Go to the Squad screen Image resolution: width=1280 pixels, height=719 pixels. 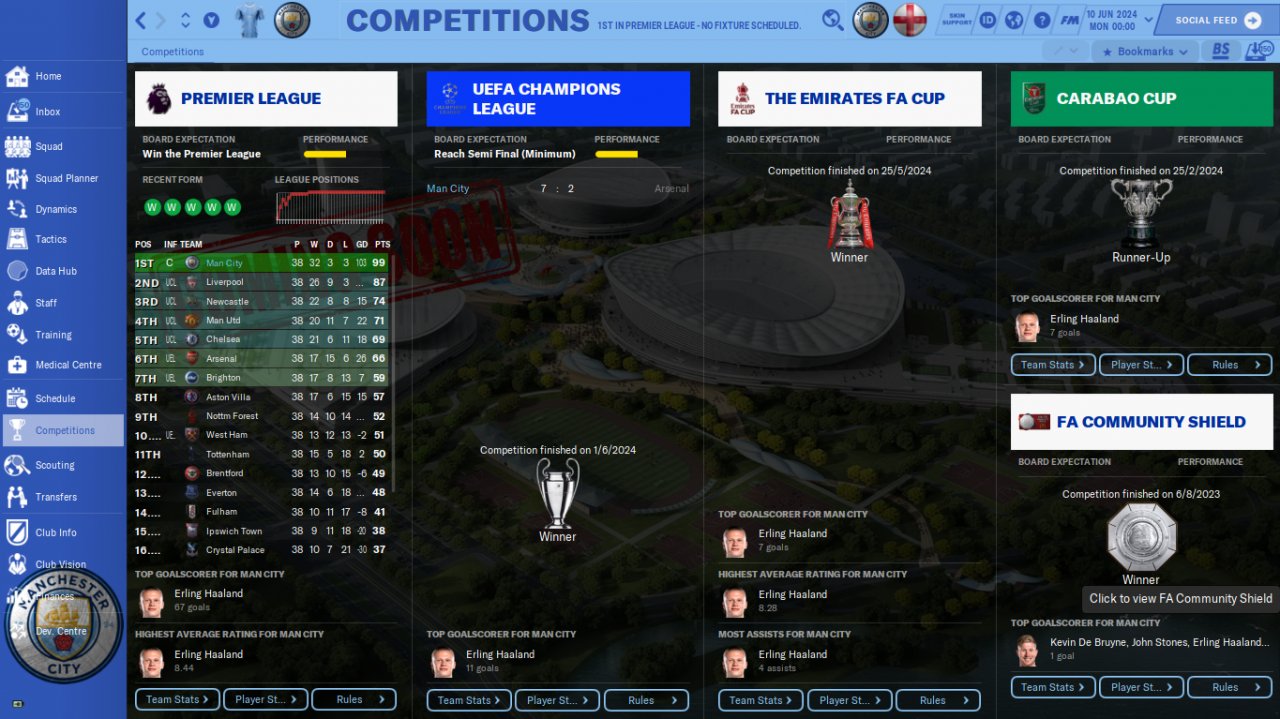tap(48, 146)
